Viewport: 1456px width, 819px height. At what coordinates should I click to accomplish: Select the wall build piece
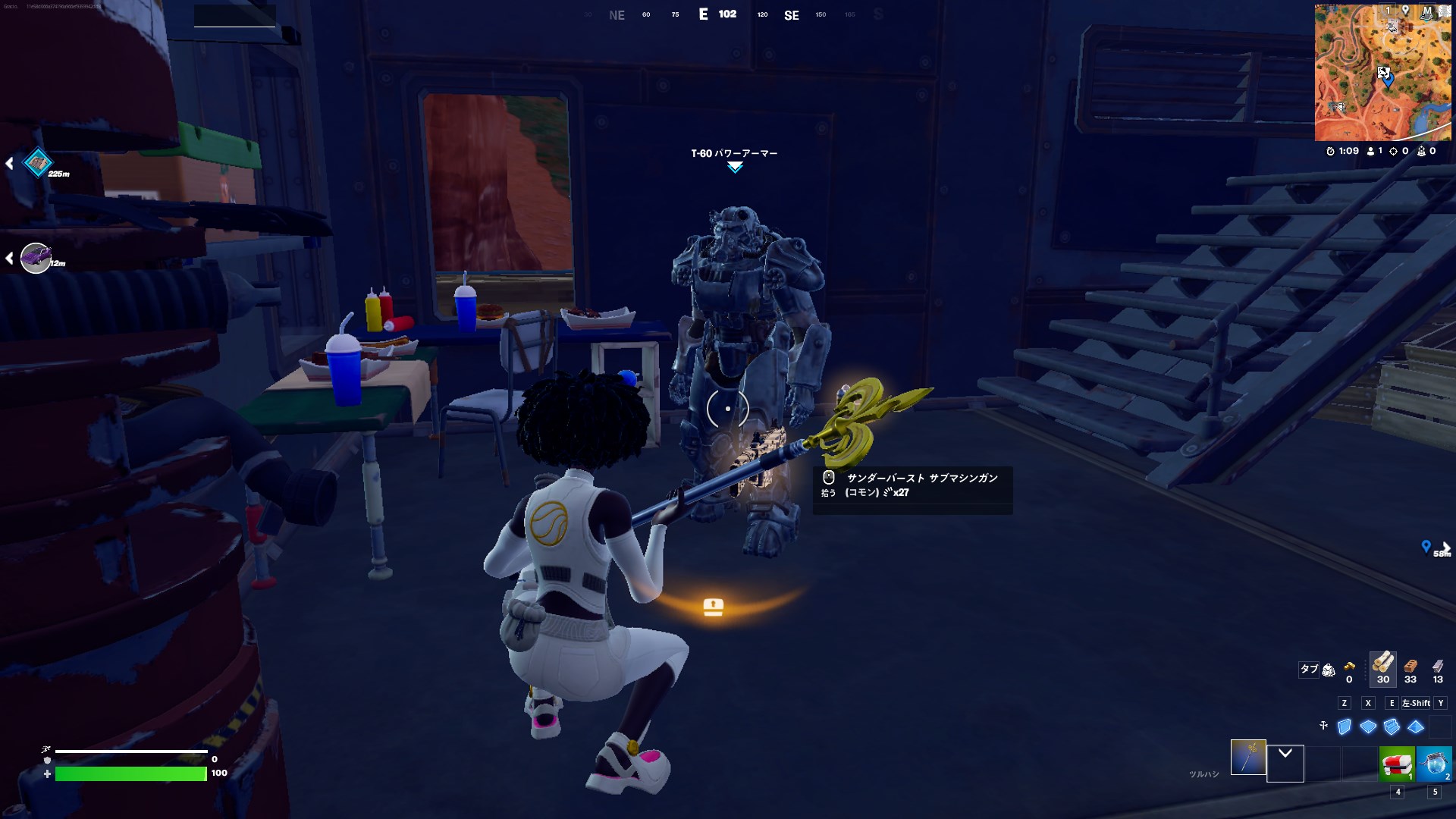(x=1345, y=726)
